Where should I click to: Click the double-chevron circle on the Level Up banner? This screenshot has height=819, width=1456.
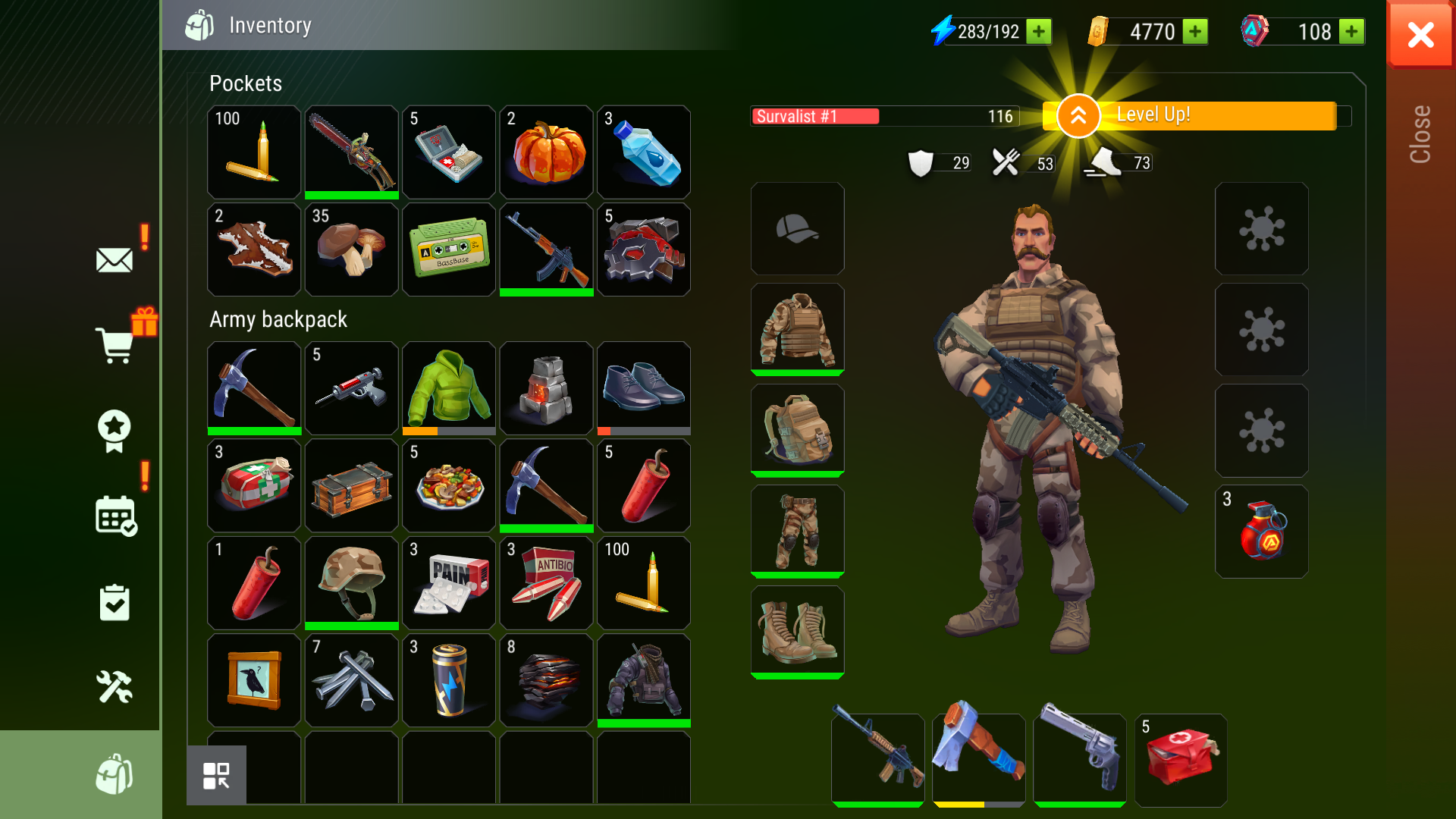1077,115
